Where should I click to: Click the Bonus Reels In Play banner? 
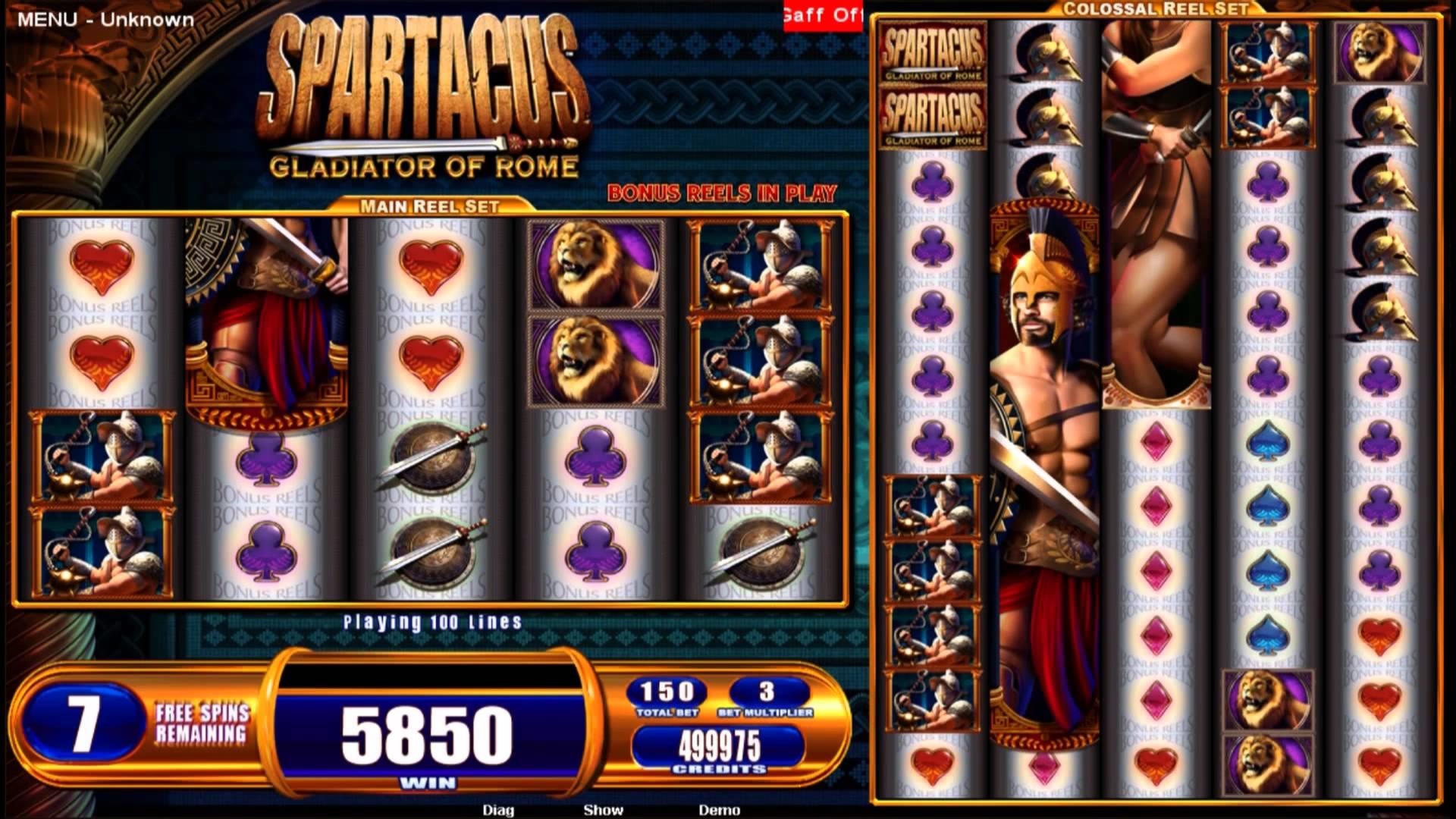[720, 193]
